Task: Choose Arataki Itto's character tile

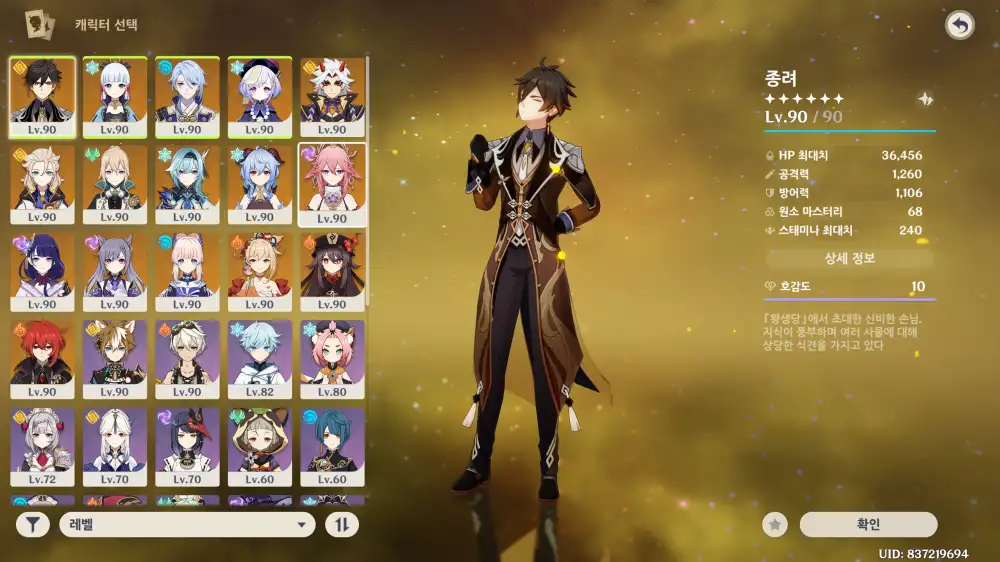Action: pyautogui.click(x=333, y=96)
